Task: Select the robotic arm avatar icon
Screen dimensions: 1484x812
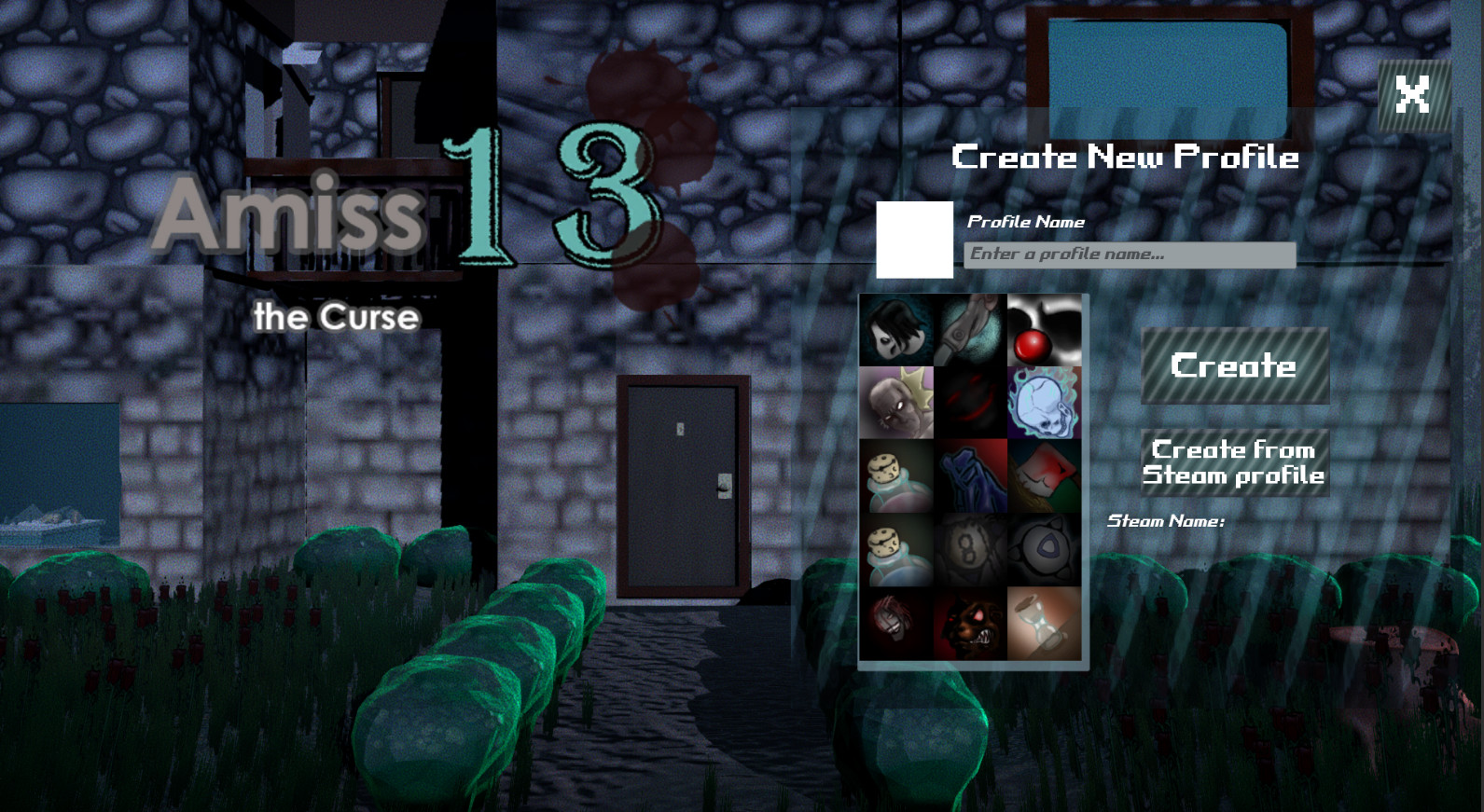Action: pos(970,331)
